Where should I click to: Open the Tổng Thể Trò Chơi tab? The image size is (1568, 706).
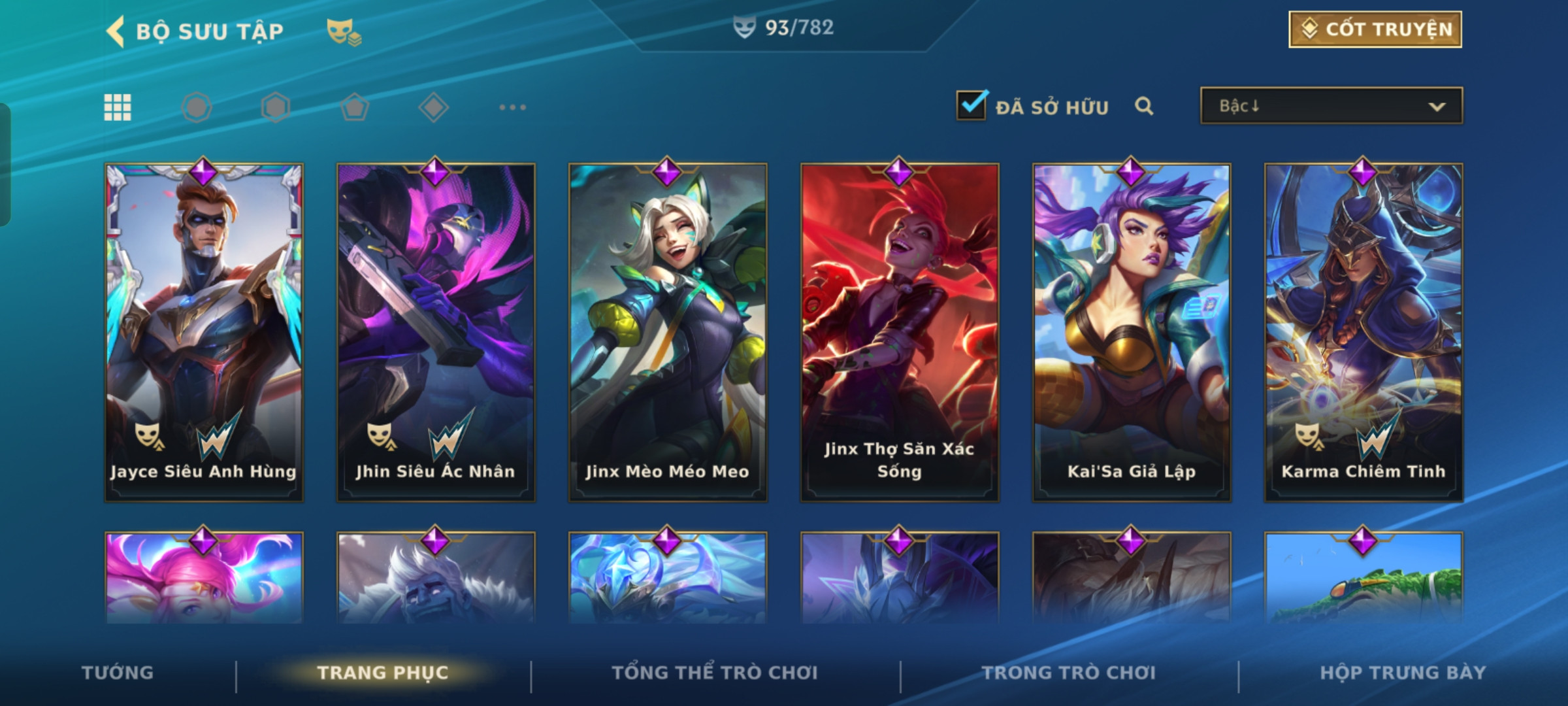coord(715,673)
